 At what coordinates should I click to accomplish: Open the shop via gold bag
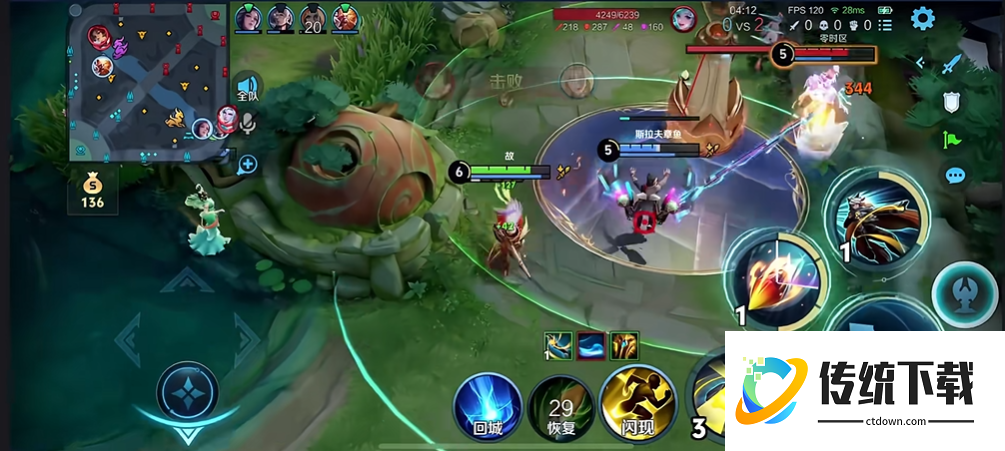[93, 190]
